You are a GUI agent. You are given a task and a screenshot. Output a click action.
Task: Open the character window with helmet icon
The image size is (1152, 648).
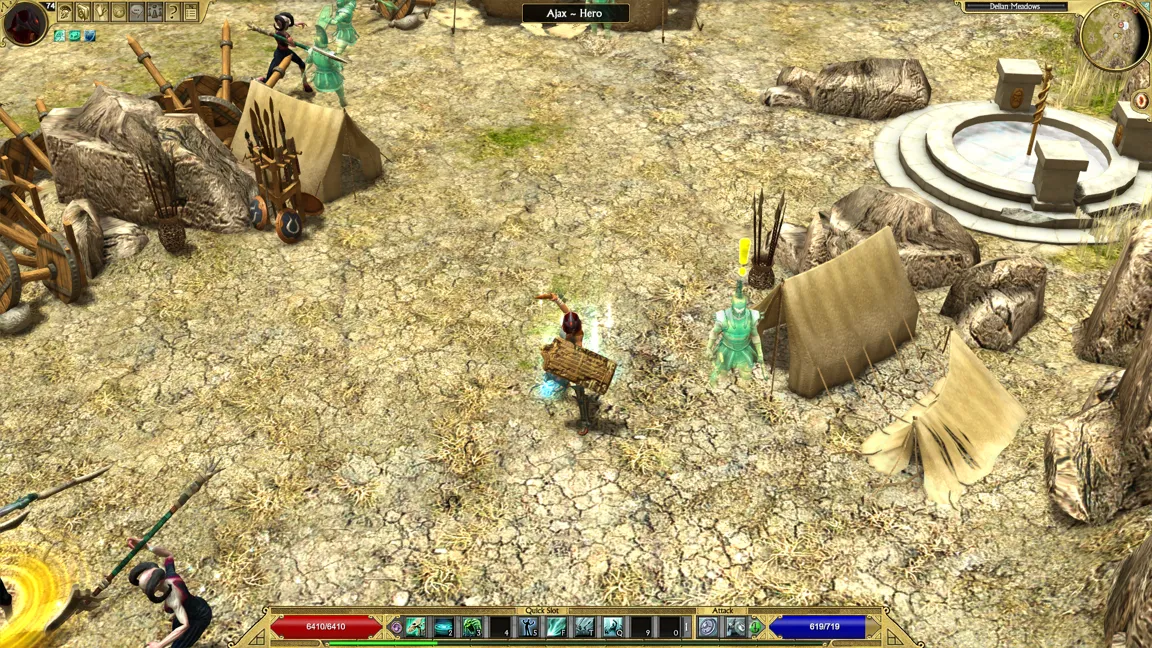(x=65, y=13)
